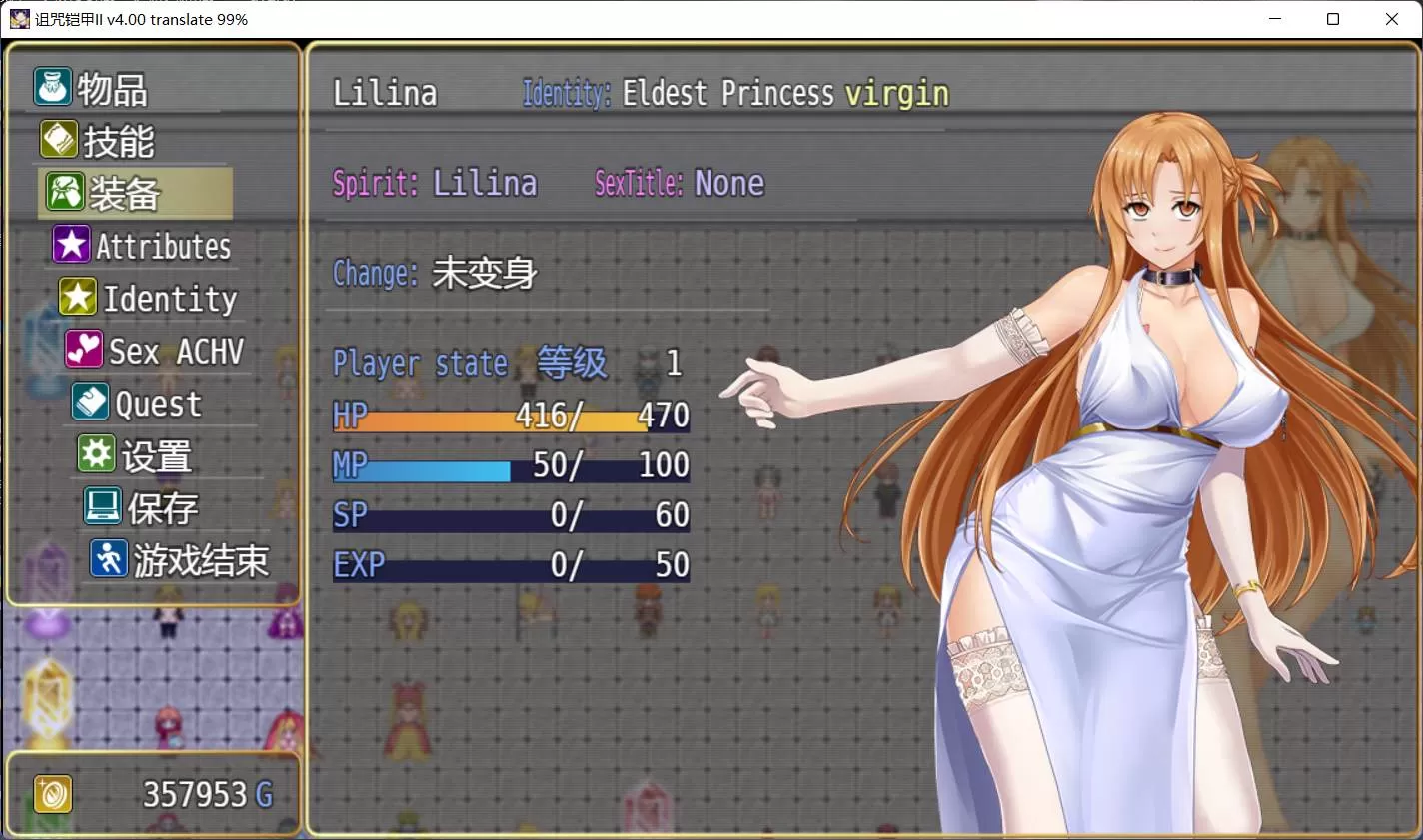Show the Quest log
Viewport: 1423px width, 840px height.
(157, 404)
